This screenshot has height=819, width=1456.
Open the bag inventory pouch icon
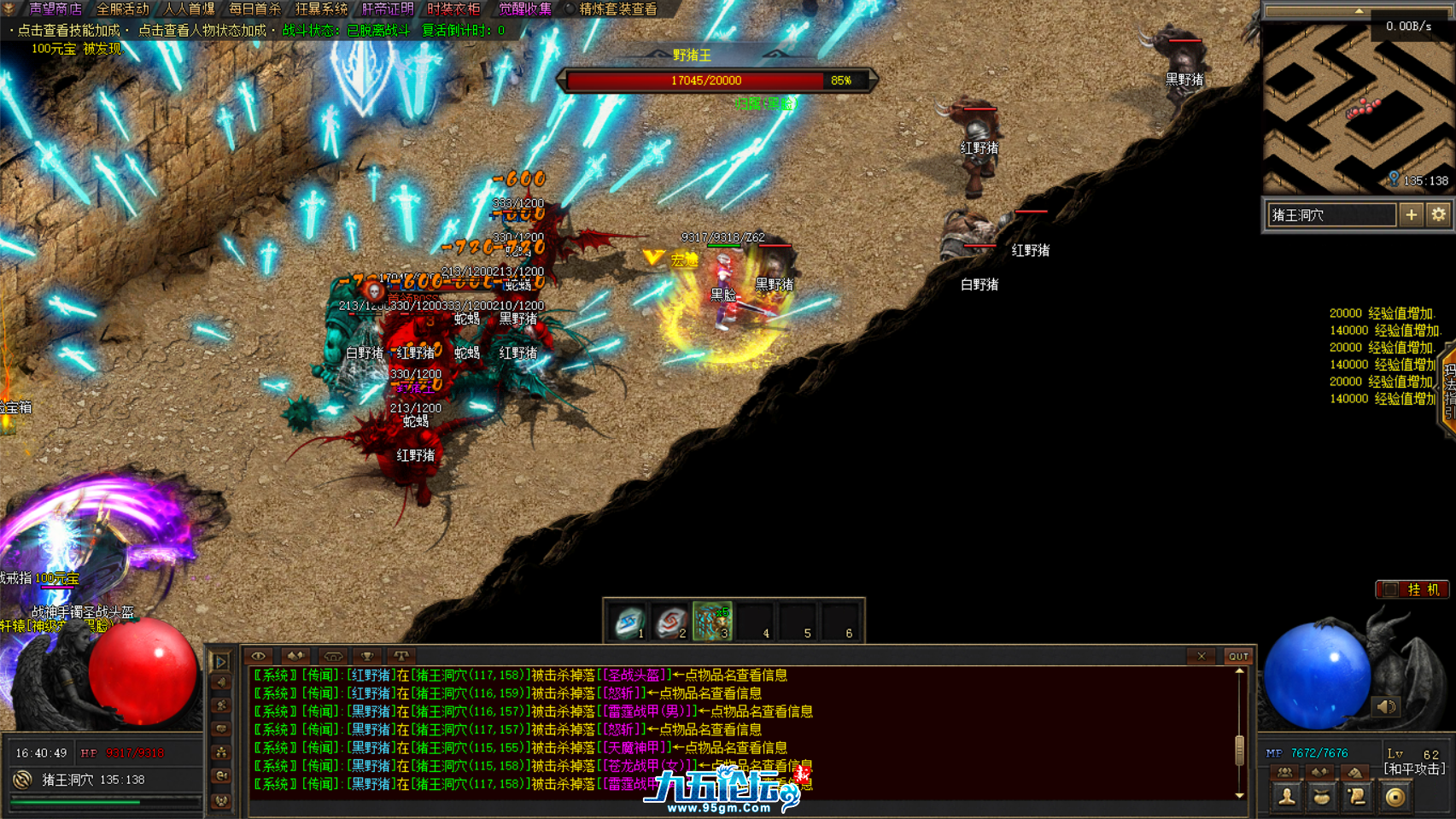click(1321, 797)
